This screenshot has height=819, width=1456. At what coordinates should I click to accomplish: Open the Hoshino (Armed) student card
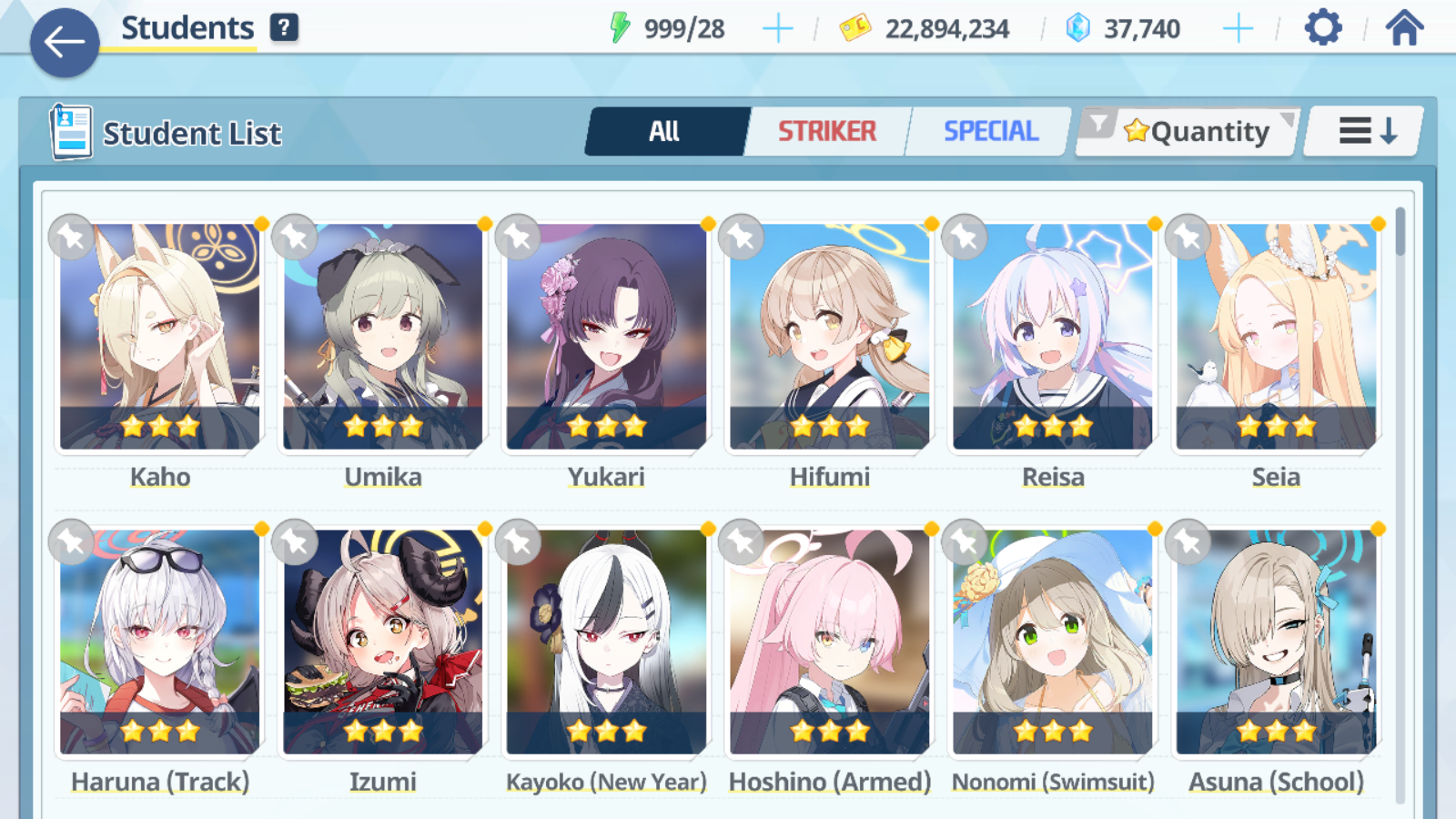830,642
